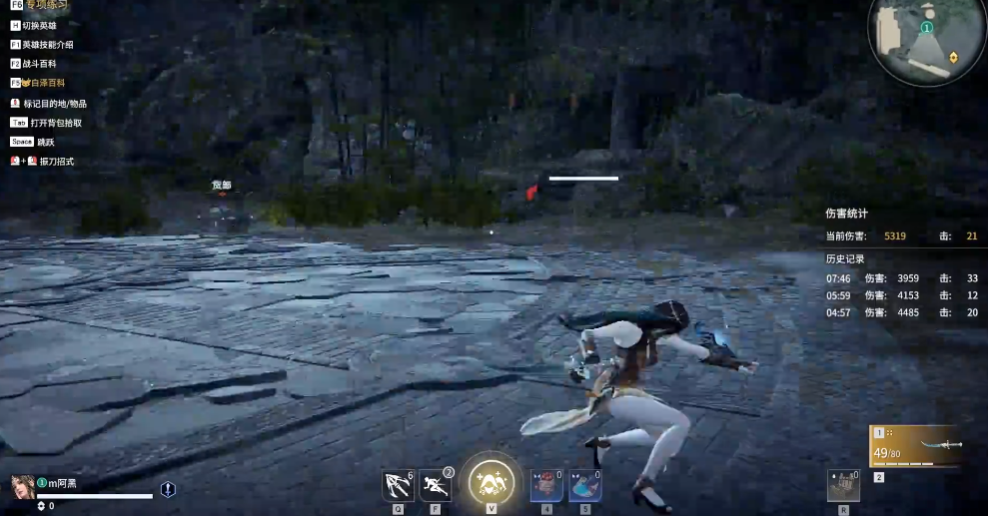Trigger the glowing golden ultimate ability
This screenshot has width=988, height=516.
[492, 484]
